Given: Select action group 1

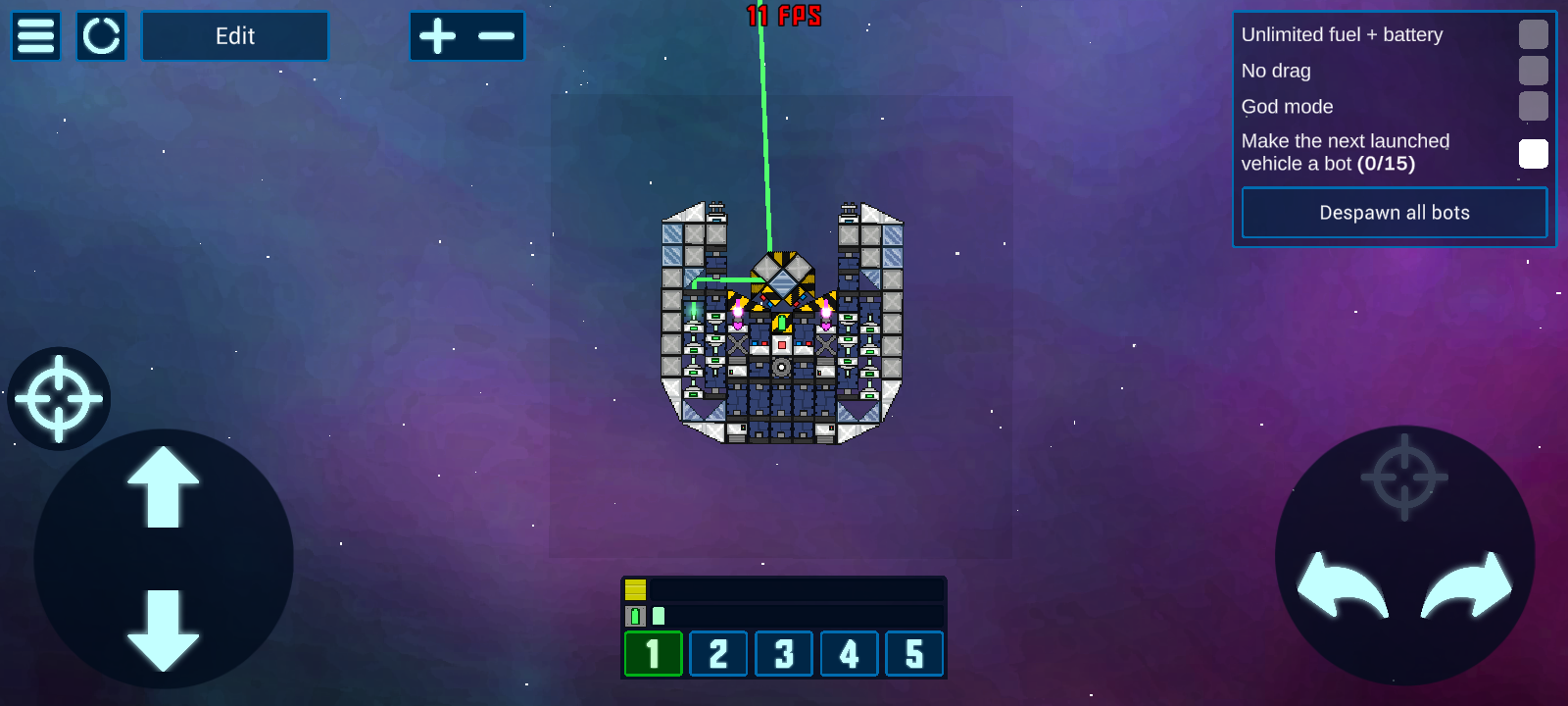Looking at the screenshot, I should 653,654.
